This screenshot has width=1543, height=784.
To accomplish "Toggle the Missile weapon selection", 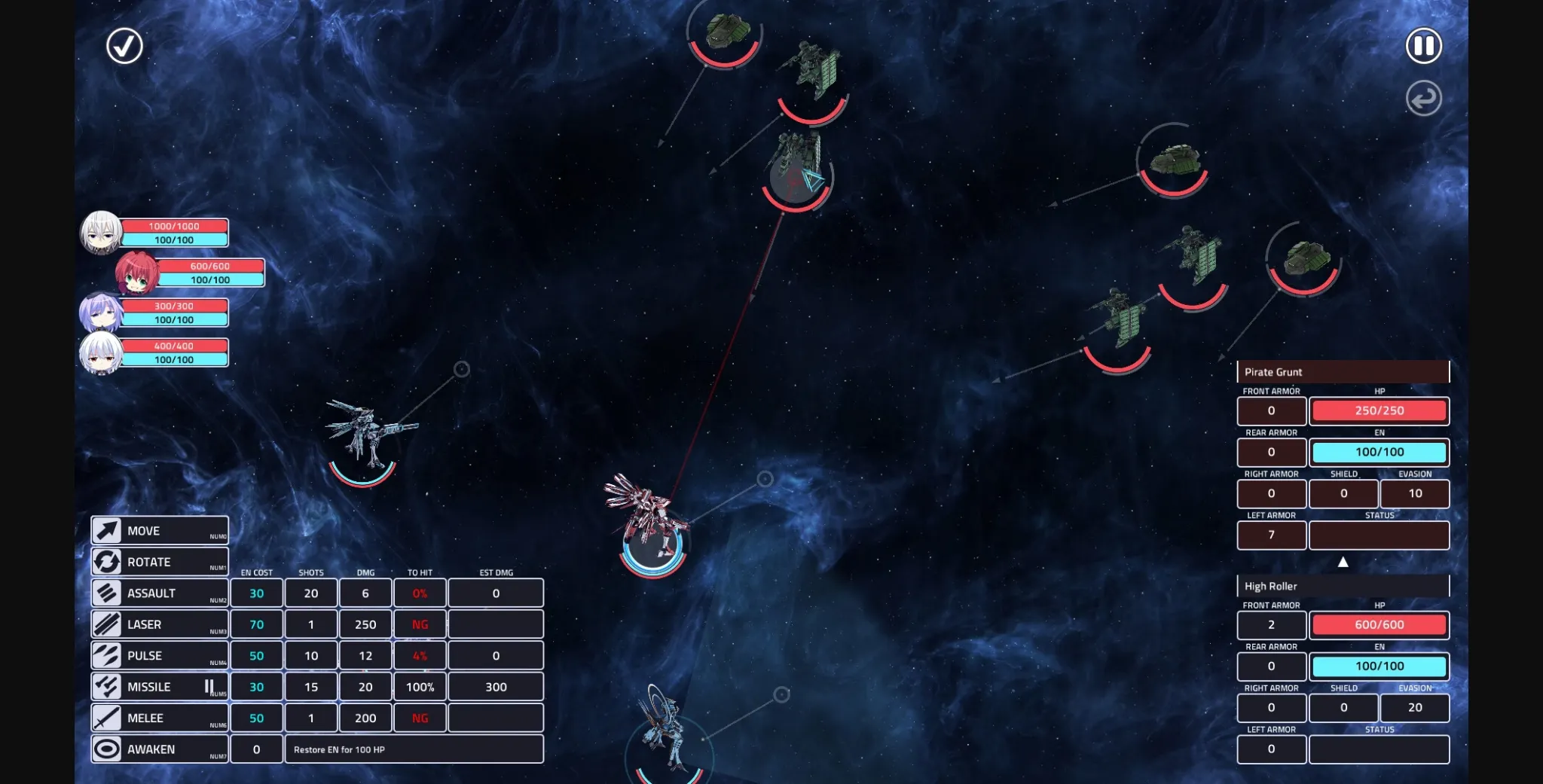I will click(107, 686).
